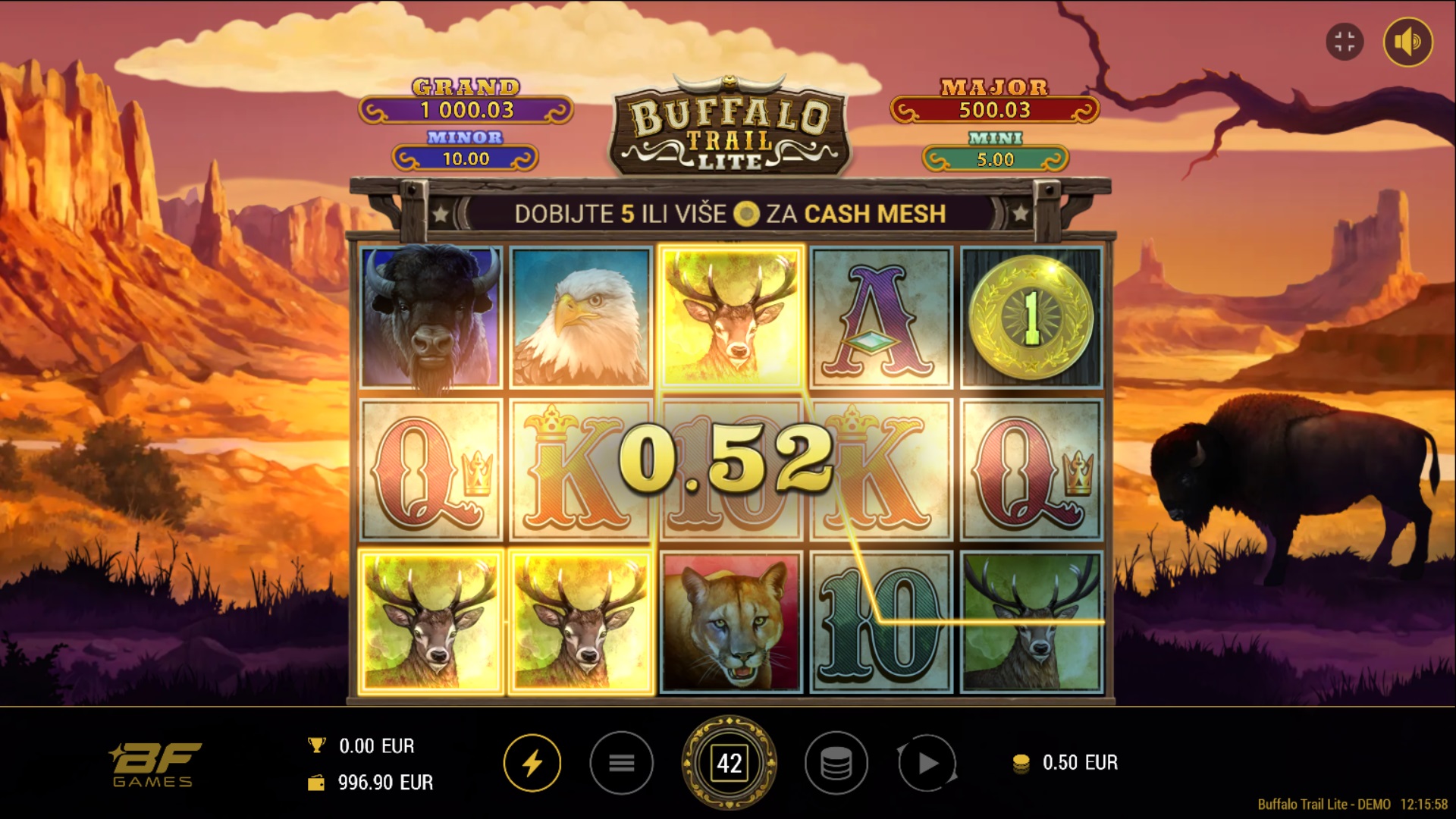This screenshot has width=1456, height=819.
Task: Toggle the sound speaker button
Action: click(1407, 42)
